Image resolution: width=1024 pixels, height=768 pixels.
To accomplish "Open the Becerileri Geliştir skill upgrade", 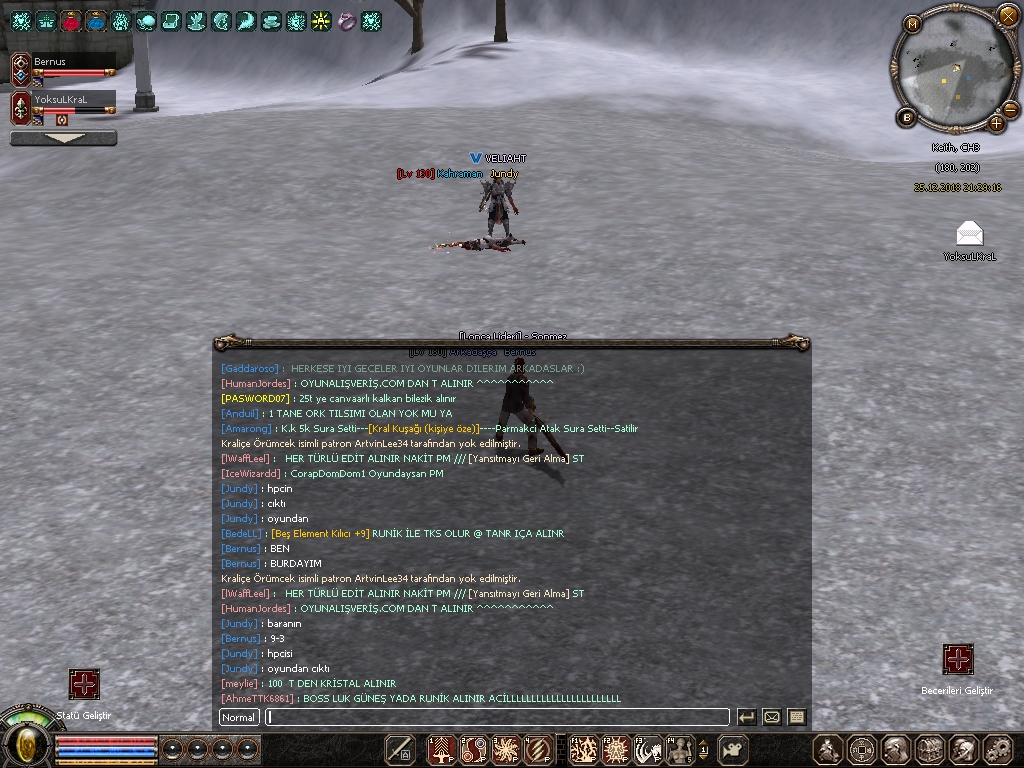I will pos(958,660).
